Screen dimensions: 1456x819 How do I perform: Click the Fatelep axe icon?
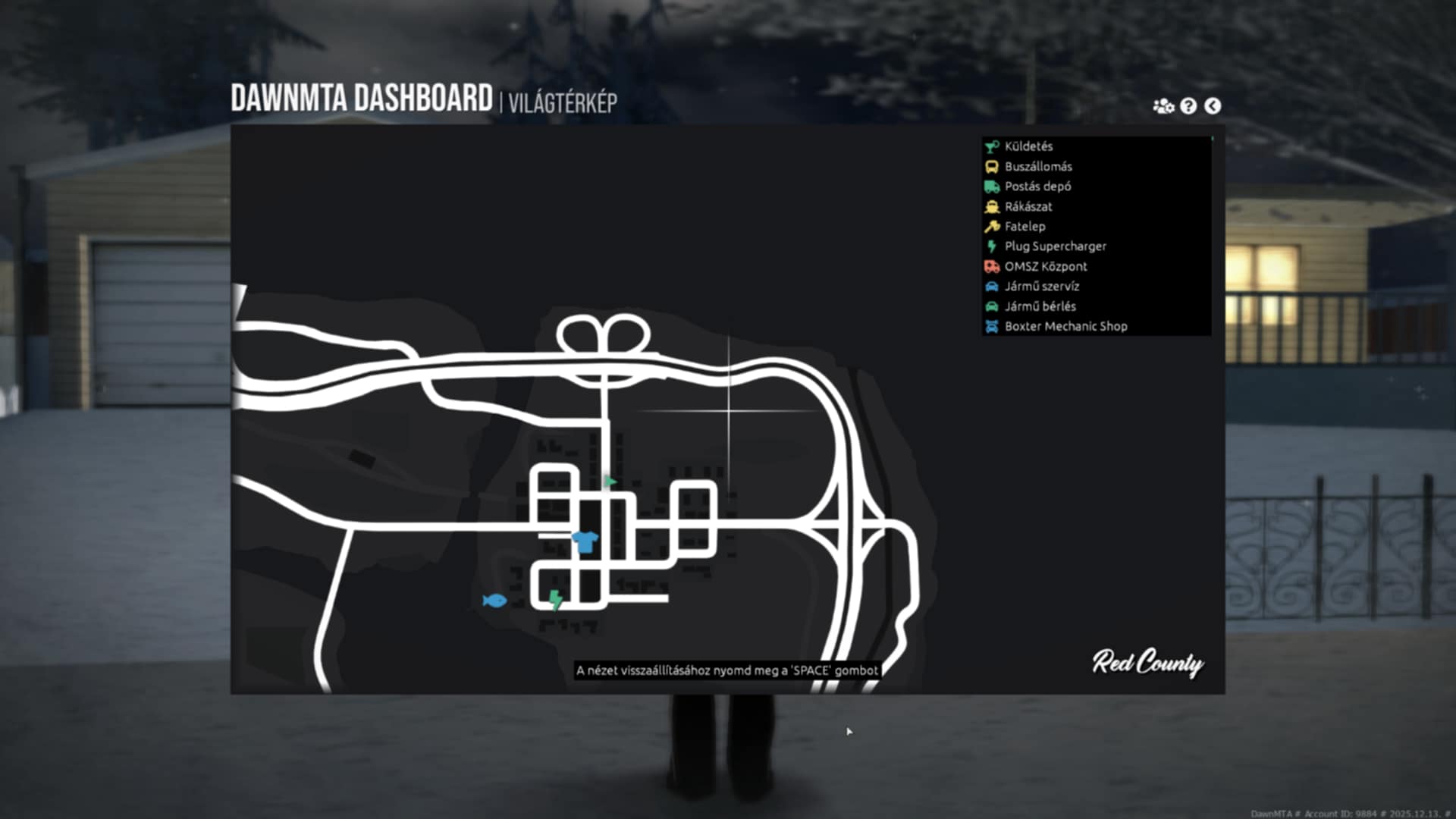click(991, 226)
